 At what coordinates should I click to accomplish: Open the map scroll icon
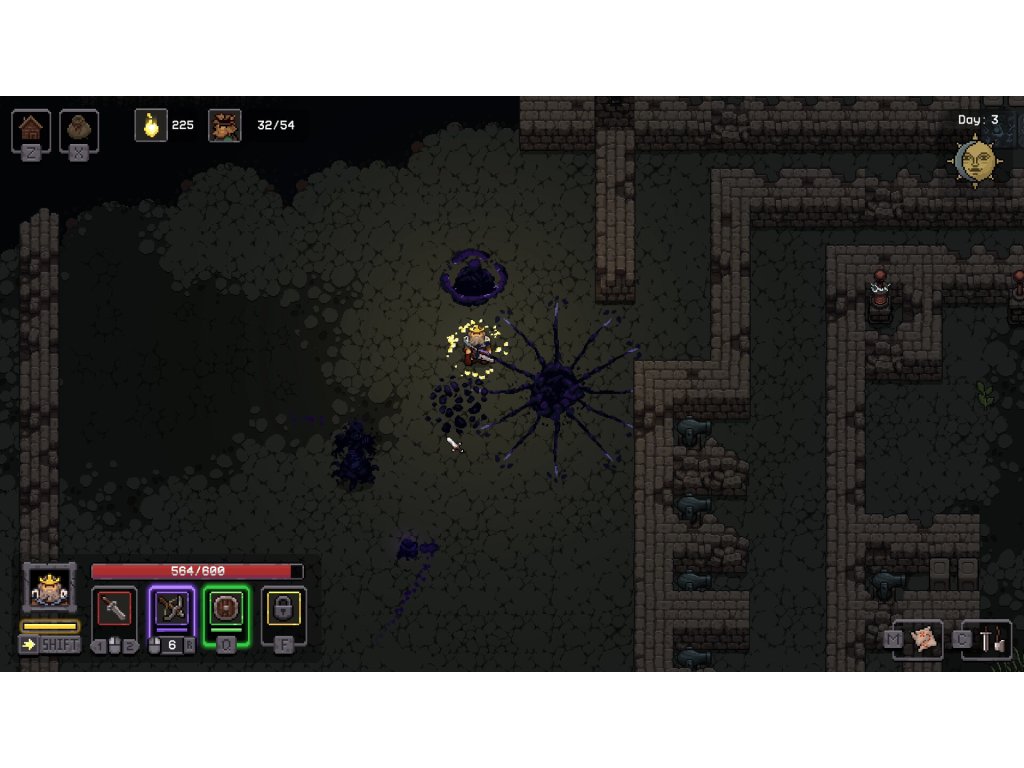tap(924, 639)
